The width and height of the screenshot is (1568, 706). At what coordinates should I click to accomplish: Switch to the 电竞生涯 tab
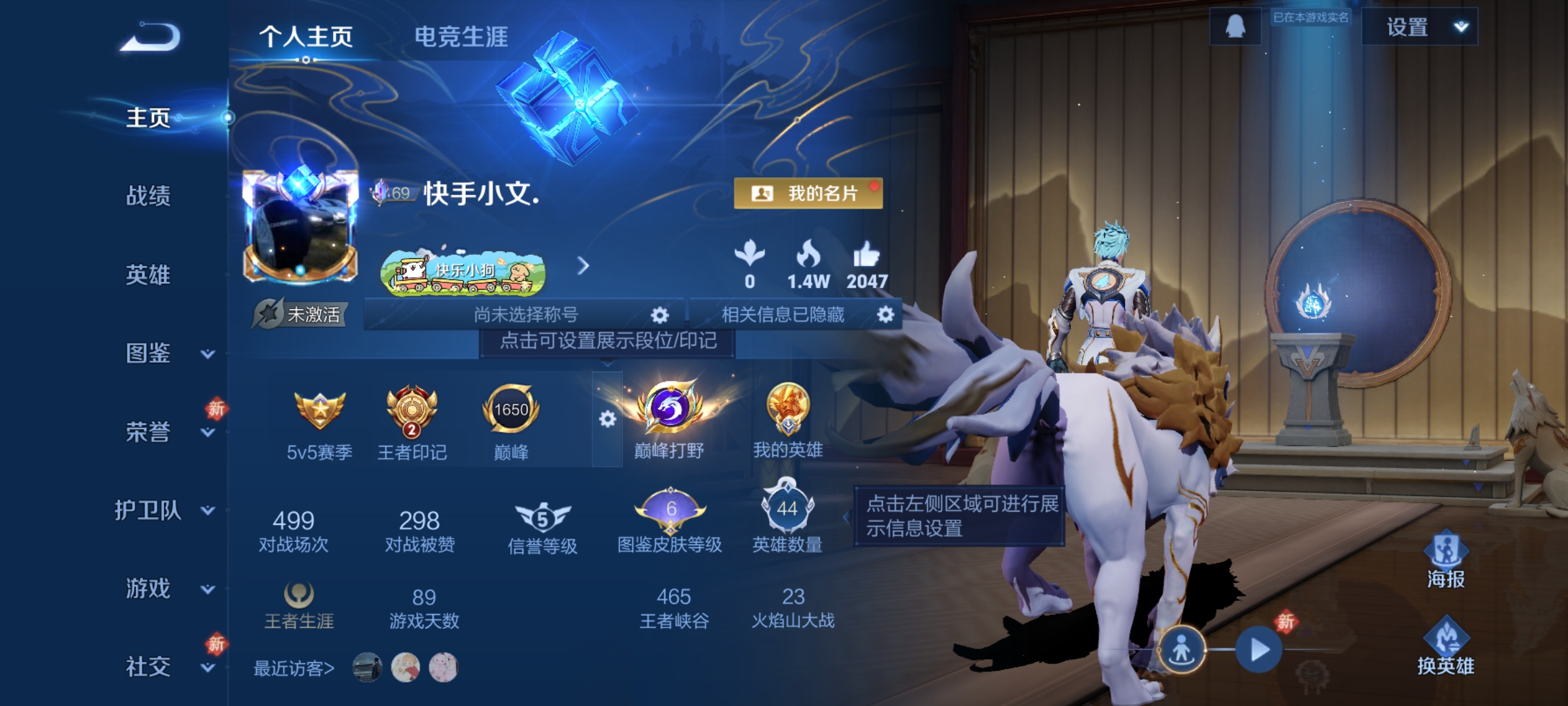461,38
